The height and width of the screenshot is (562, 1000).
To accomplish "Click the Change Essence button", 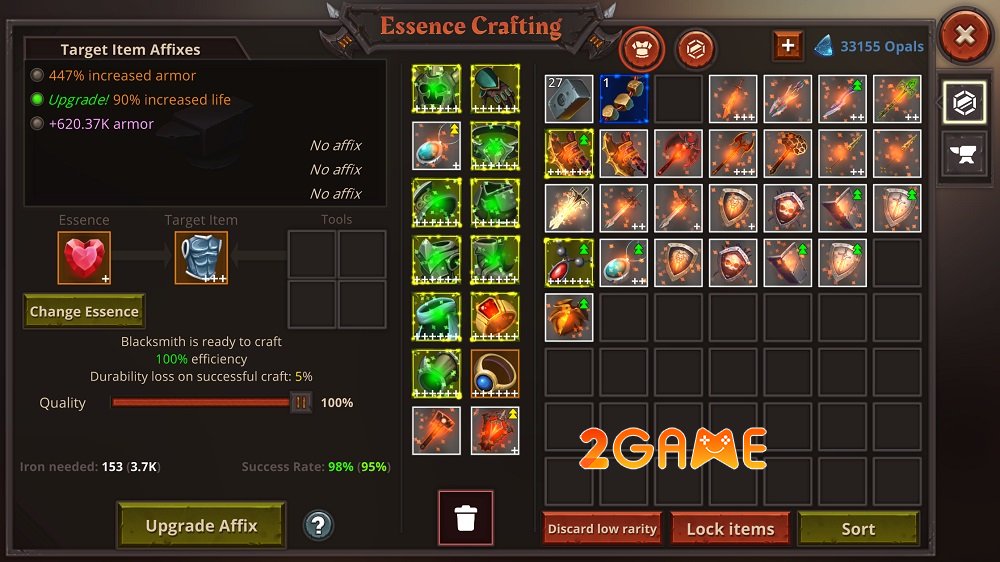I will (84, 312).
